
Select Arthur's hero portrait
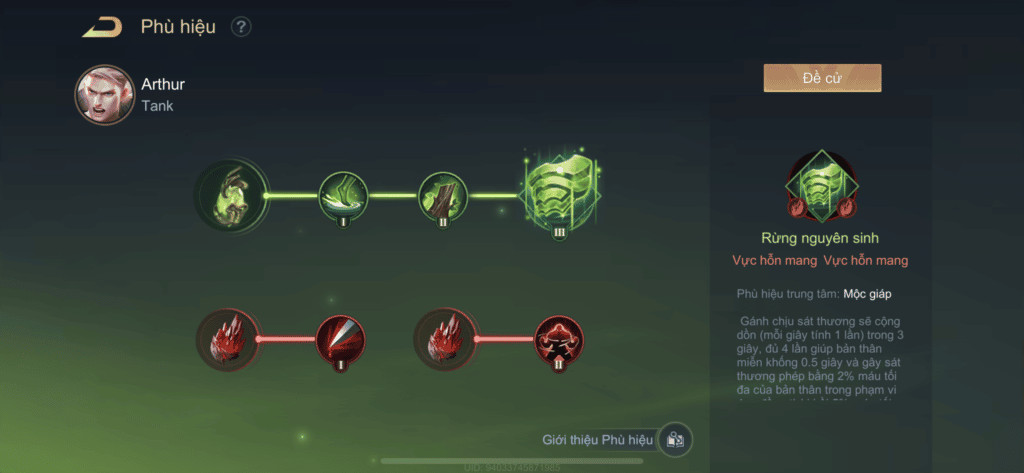[105, 95]
